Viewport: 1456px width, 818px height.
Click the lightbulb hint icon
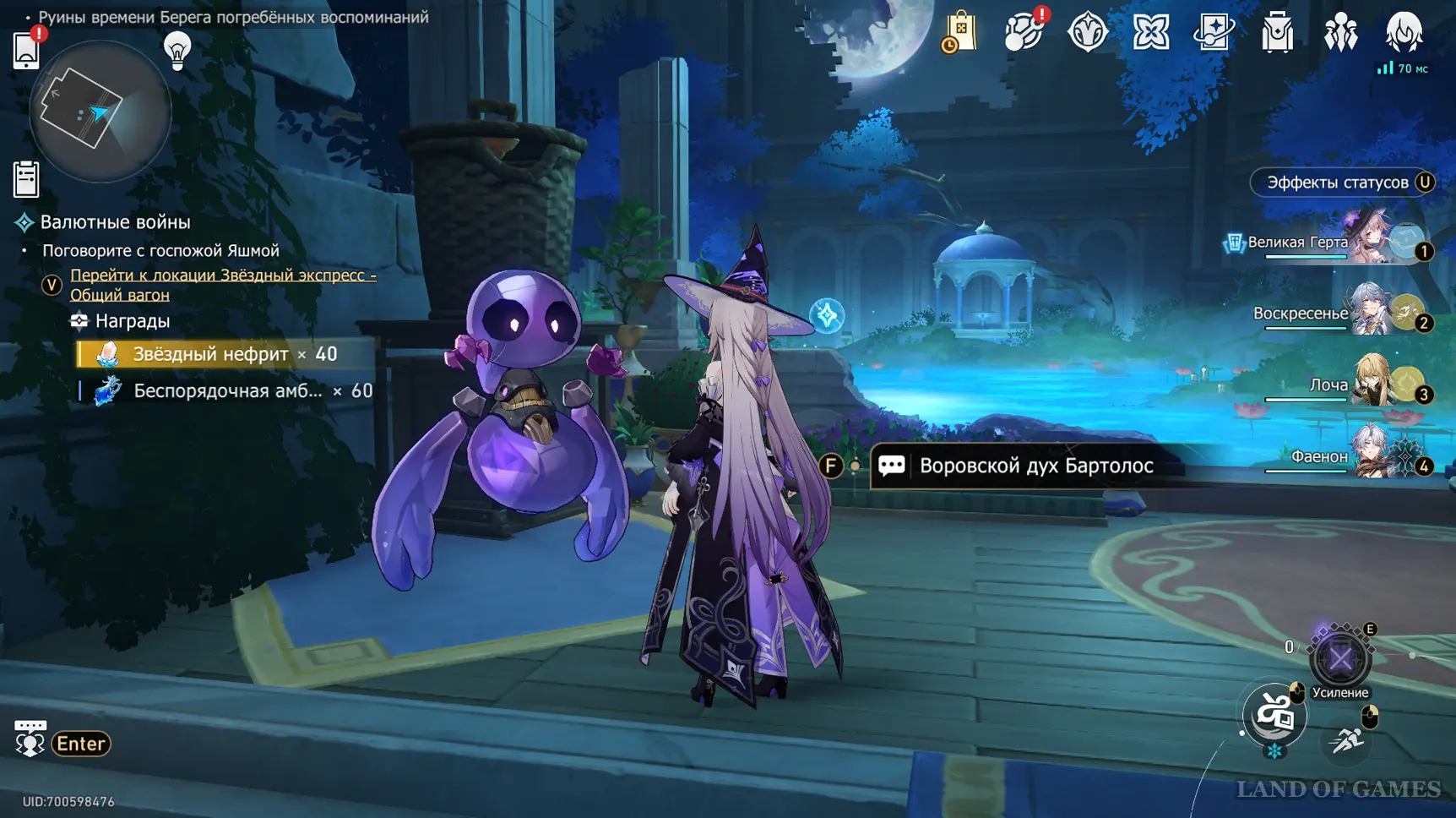pos(177,52)
